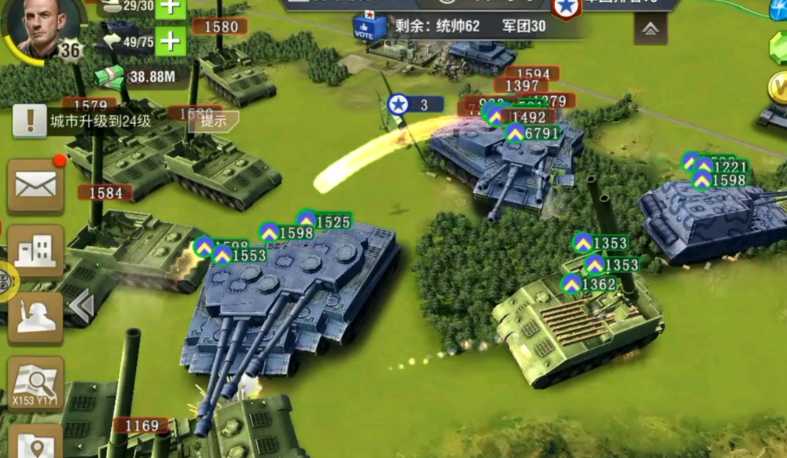Viewport: 787px width, 458px height.
Task: Add more of the 29/30 resource
Action: click(171, 6)
